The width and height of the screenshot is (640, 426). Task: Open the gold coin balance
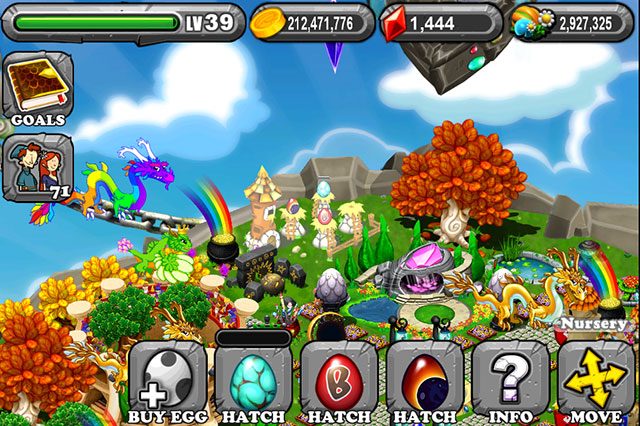tap(312, 21)
